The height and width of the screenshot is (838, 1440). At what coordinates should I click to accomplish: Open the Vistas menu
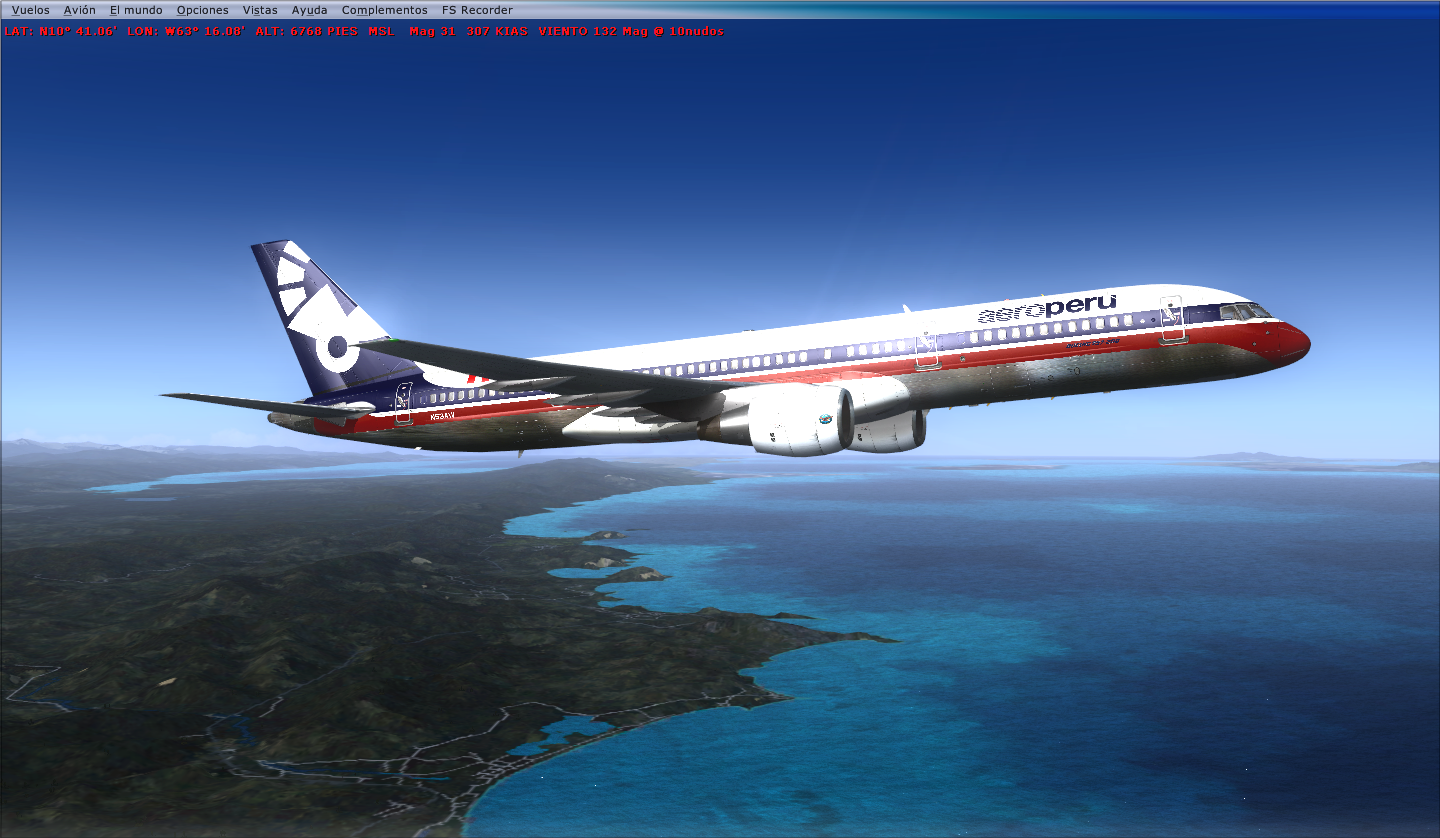pos(261,9)
